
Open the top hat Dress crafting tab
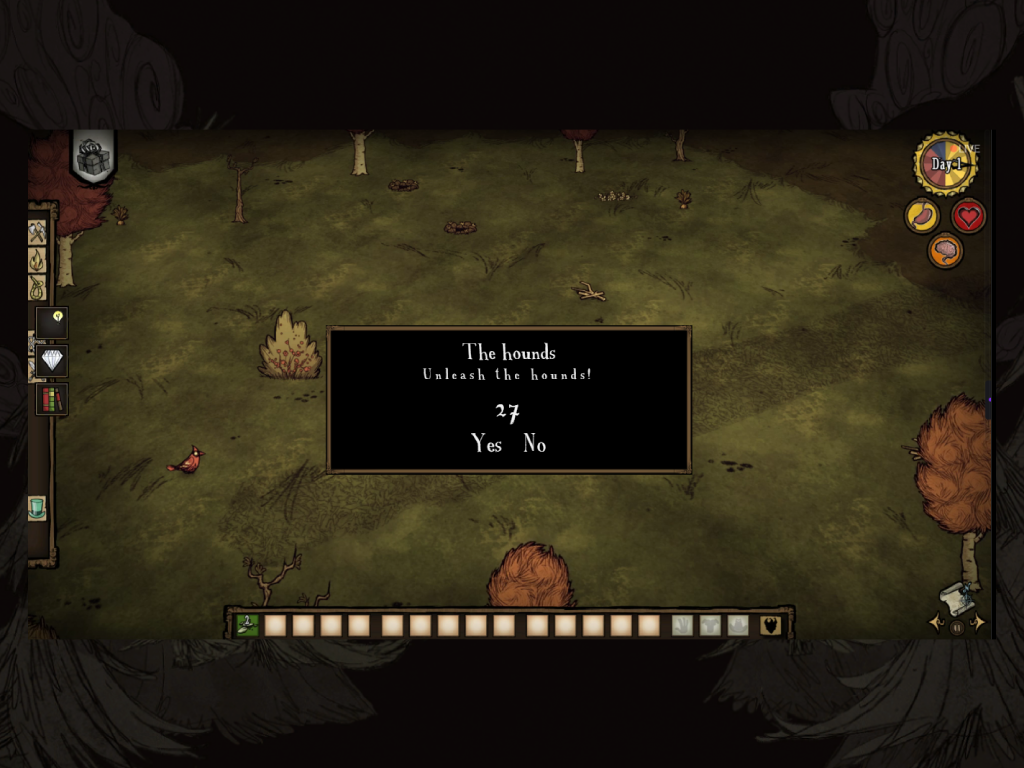coord(38,508)
